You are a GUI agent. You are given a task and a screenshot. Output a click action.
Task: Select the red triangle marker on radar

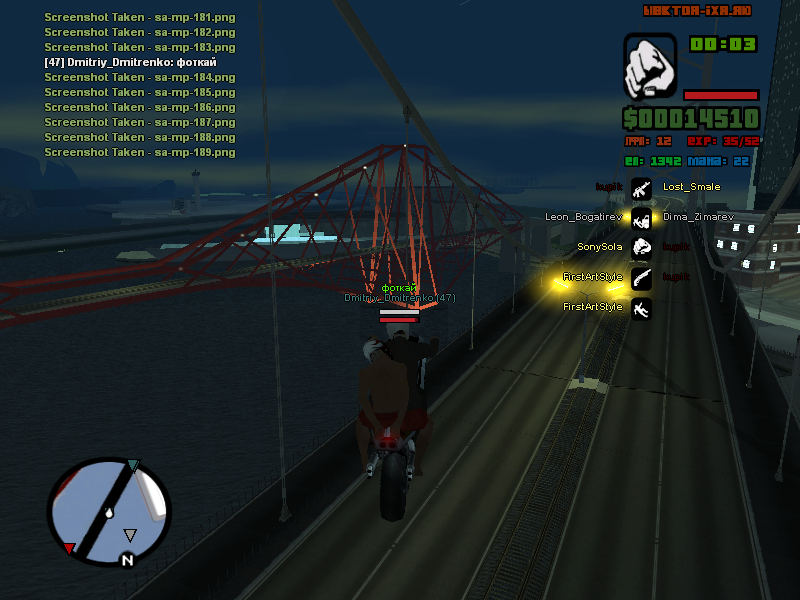pyautogui.click(x=68, y=548)
